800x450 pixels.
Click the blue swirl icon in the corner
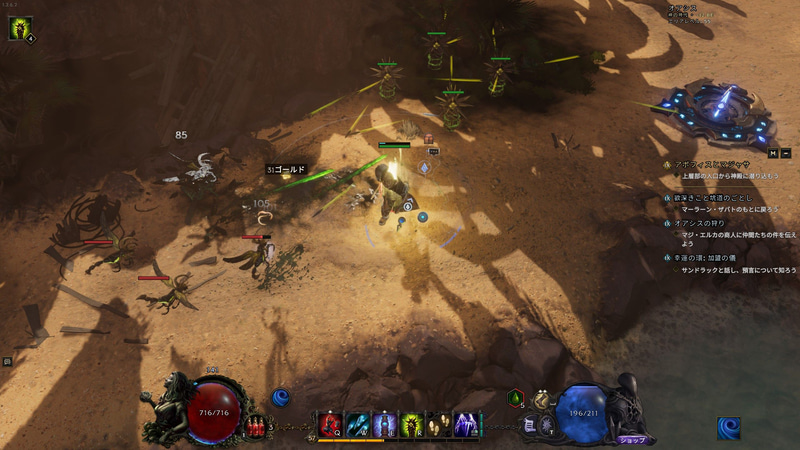pos(728,428)
